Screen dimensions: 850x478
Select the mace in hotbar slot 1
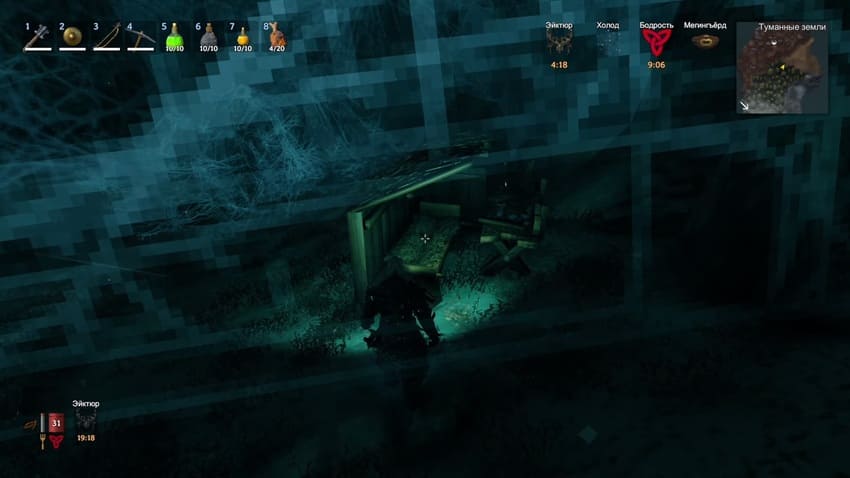(38, 38)
